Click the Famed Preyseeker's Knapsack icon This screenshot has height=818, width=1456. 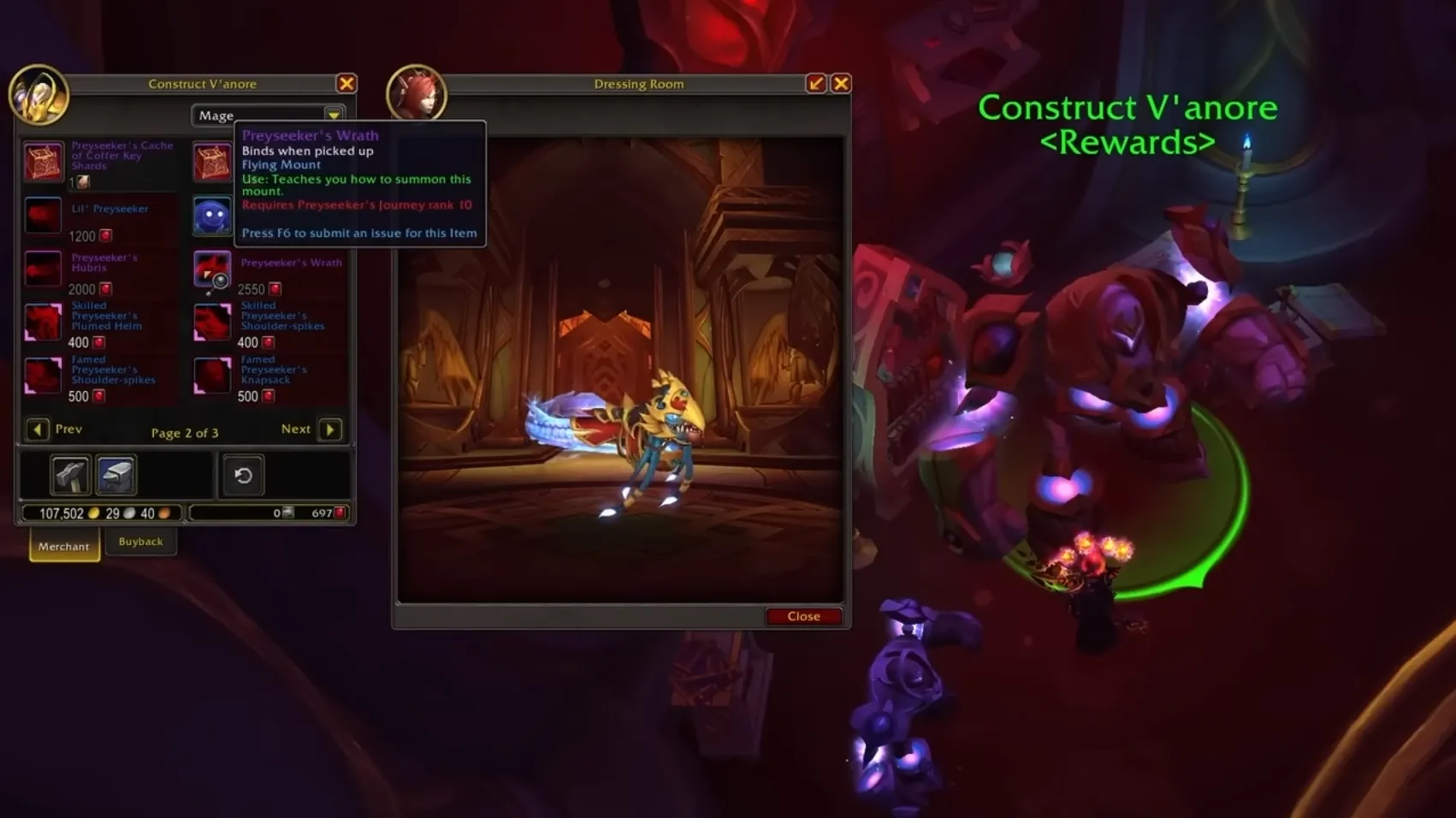coord(211,376)
